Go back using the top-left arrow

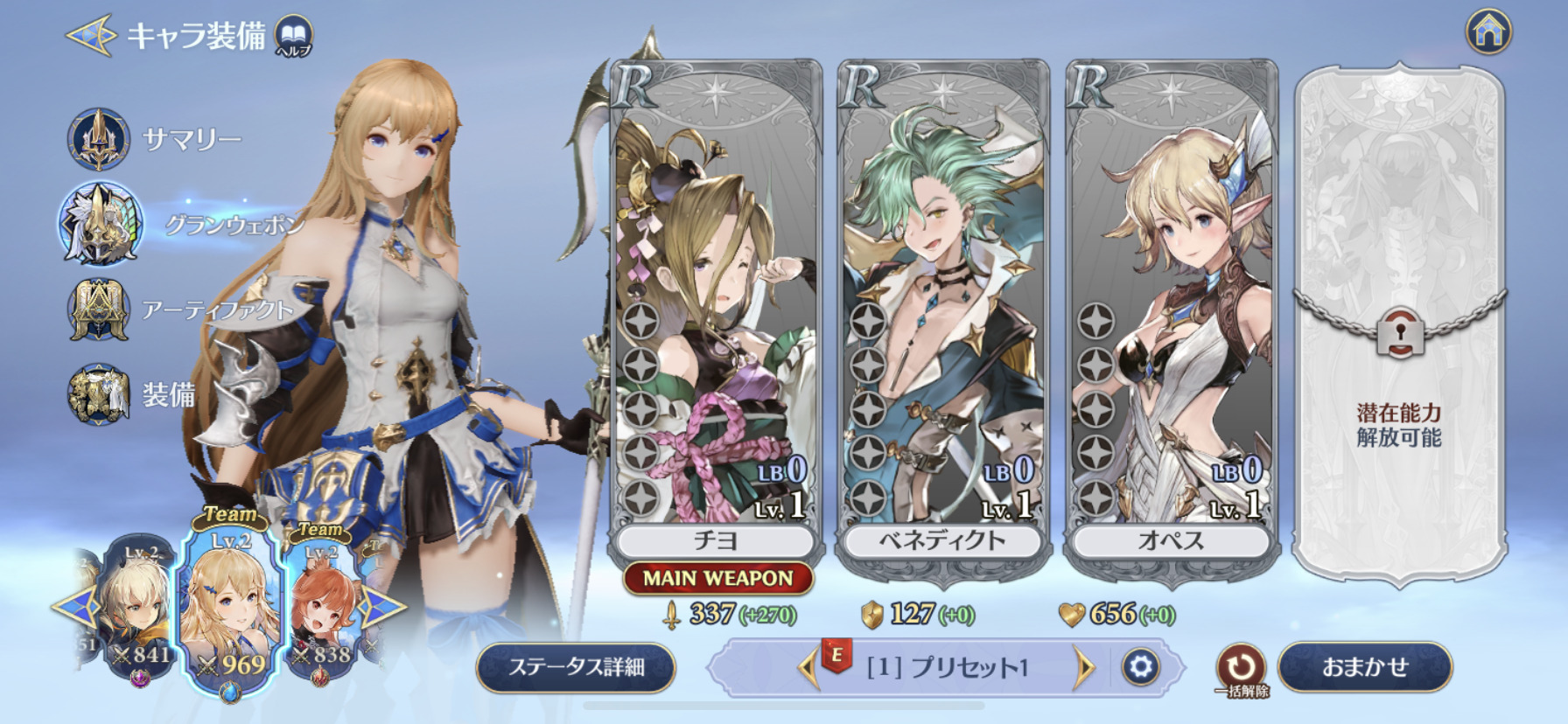(90, 35)
